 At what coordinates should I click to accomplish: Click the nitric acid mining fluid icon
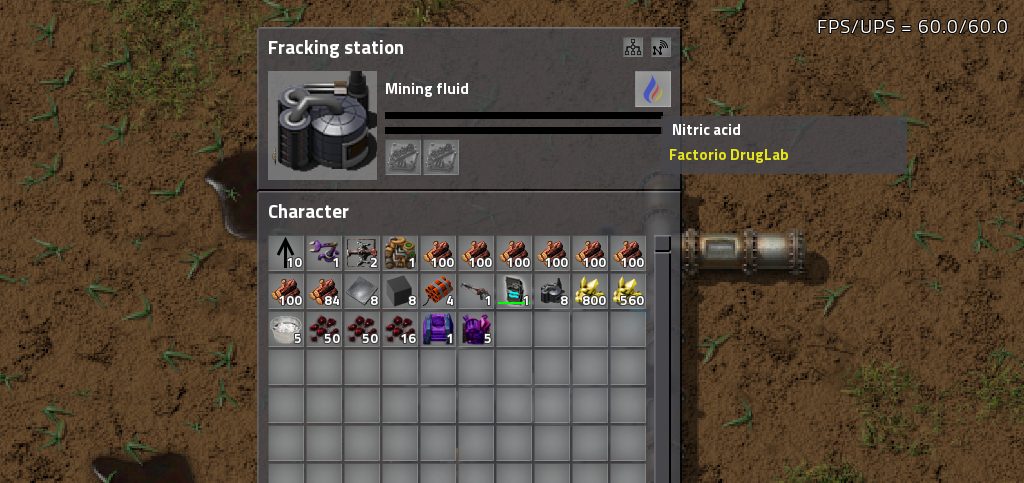coord(652,90)
